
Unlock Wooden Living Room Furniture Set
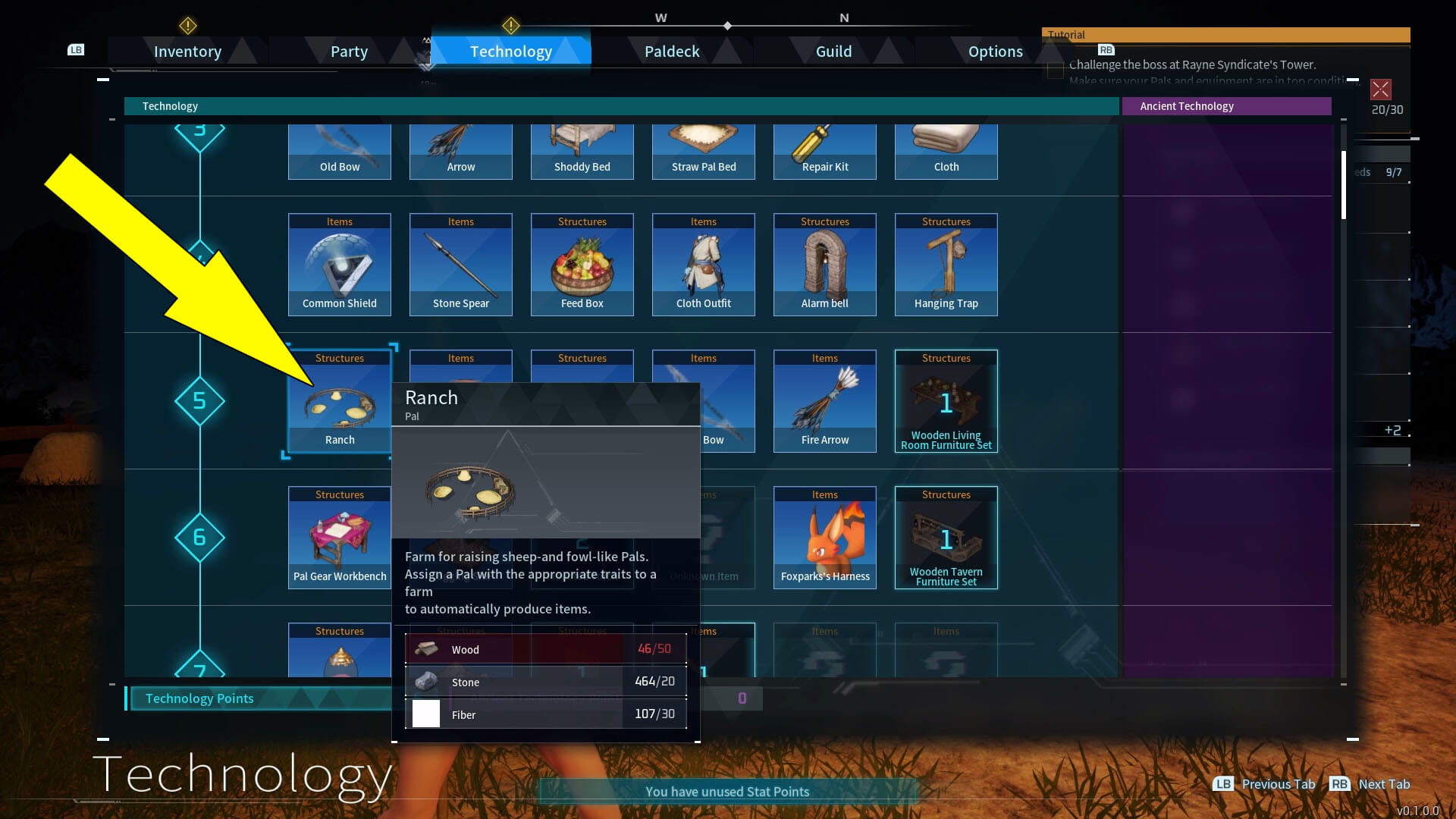(946, 402)
